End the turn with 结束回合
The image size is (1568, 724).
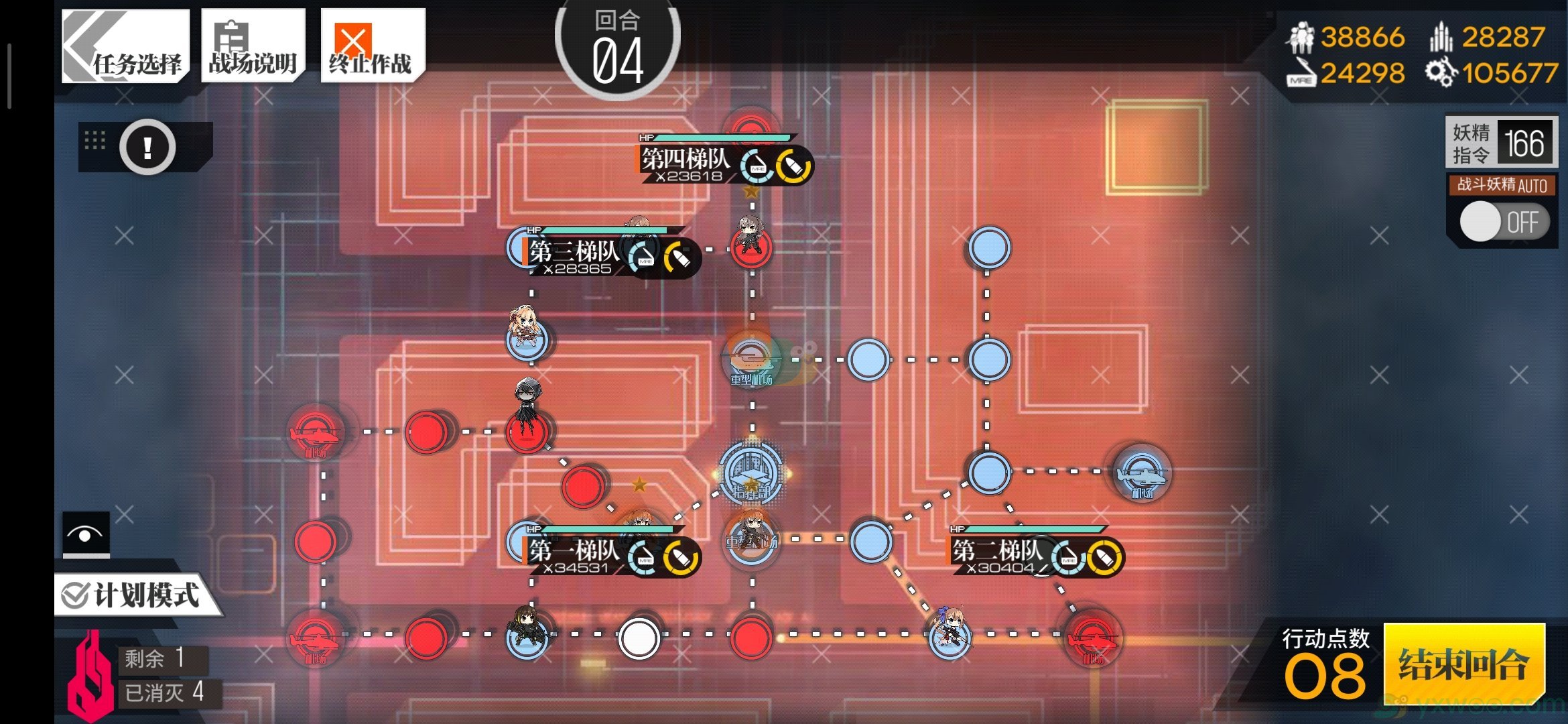pyautogui.click(x=1463, y=664)
